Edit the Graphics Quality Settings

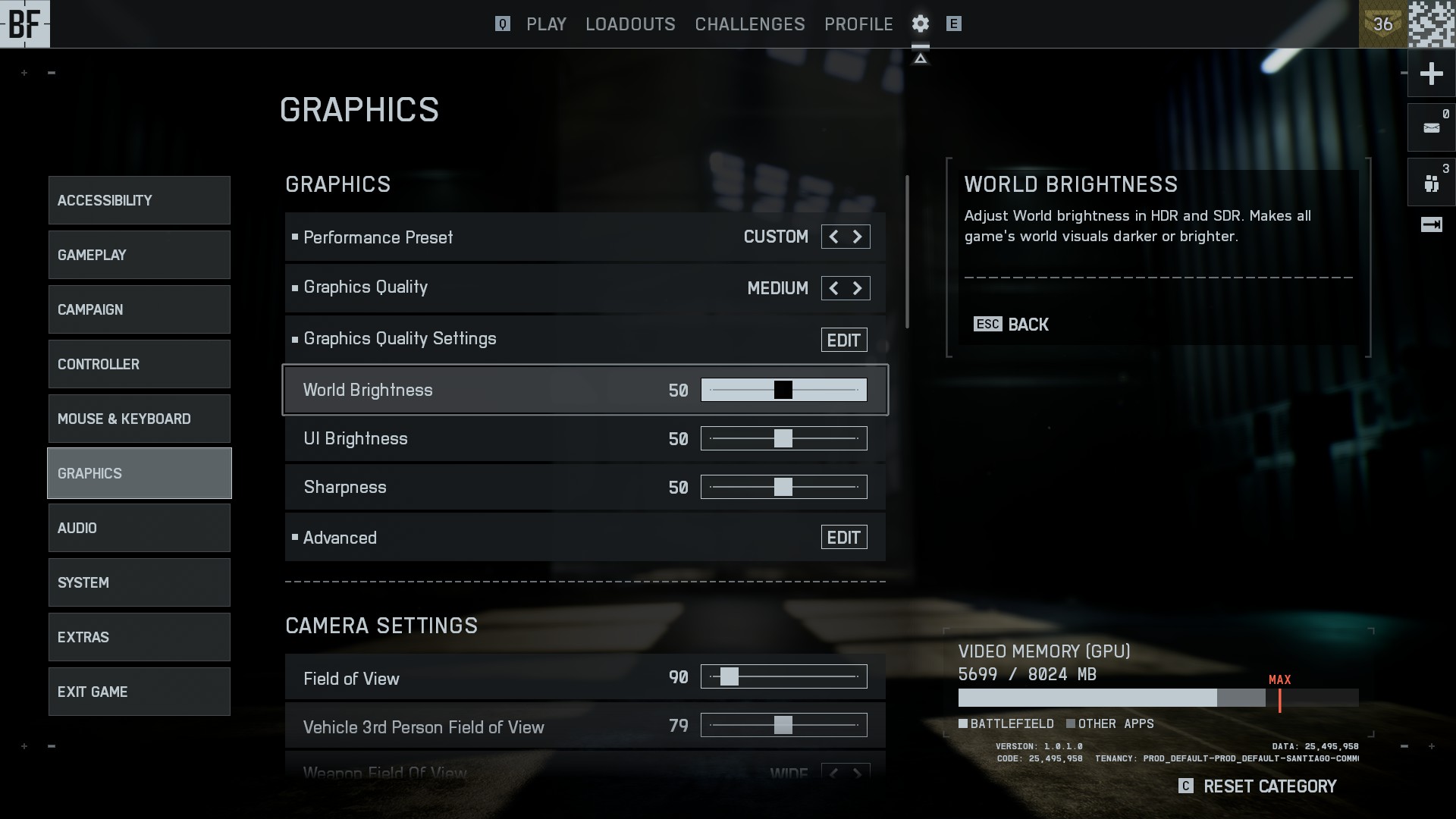pos(843,340)
